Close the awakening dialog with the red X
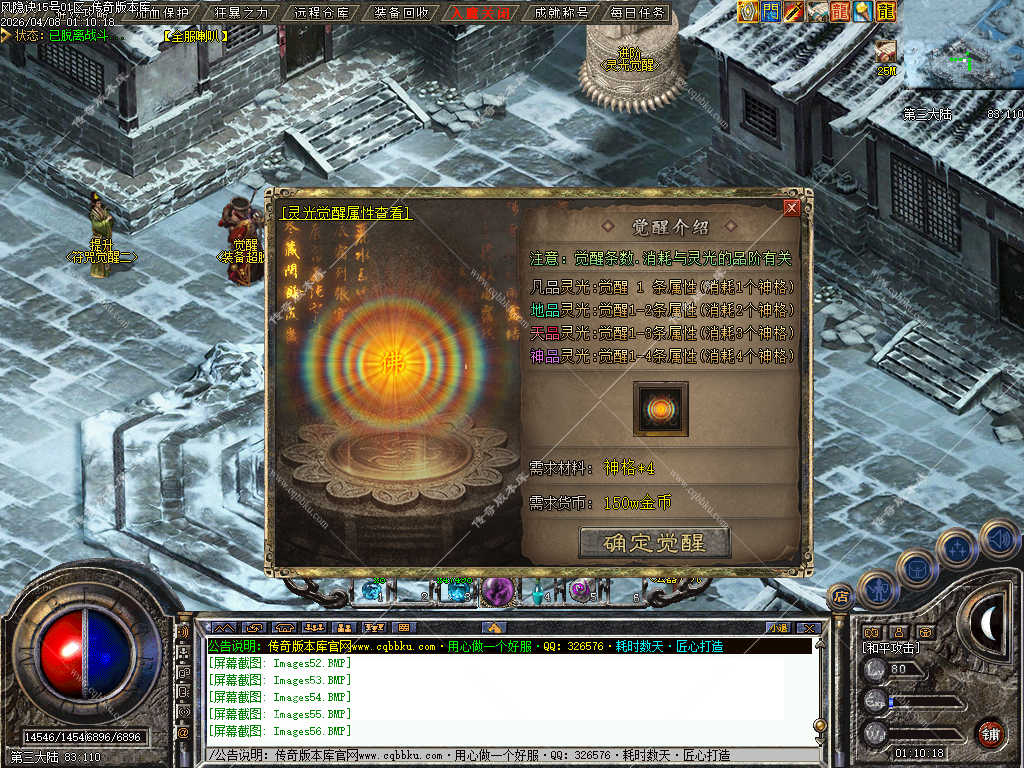 [x=792, y=208]
